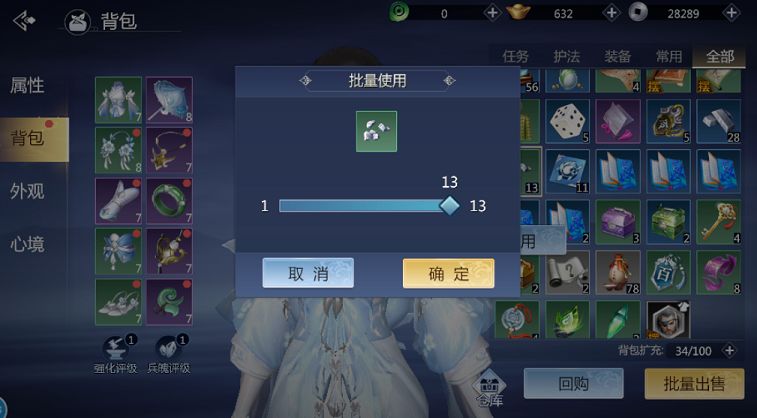The image size is (757, 418).
Task: Open 回购 buyback
Action: tap(573, 383)
